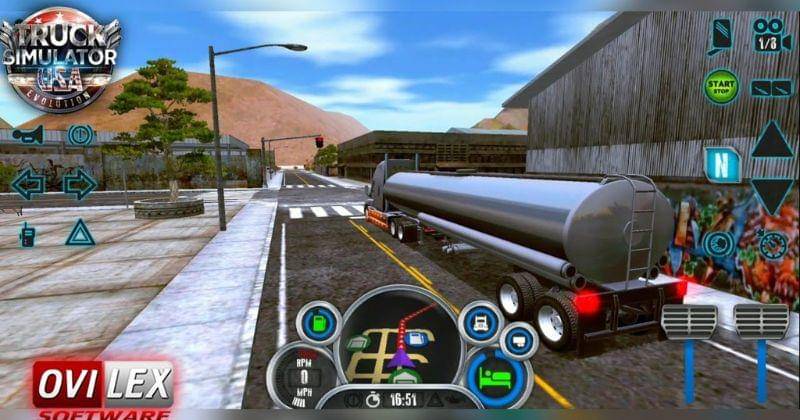Turn on the hazard warning triangle
The image size is (800, 420).
79,233
